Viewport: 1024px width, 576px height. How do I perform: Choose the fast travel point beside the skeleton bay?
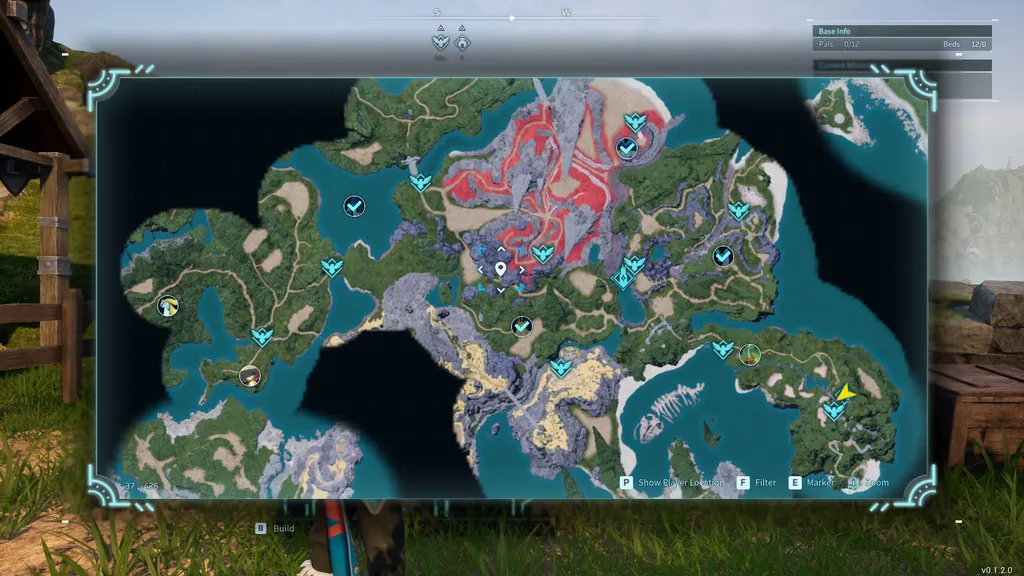pos(722,349)
